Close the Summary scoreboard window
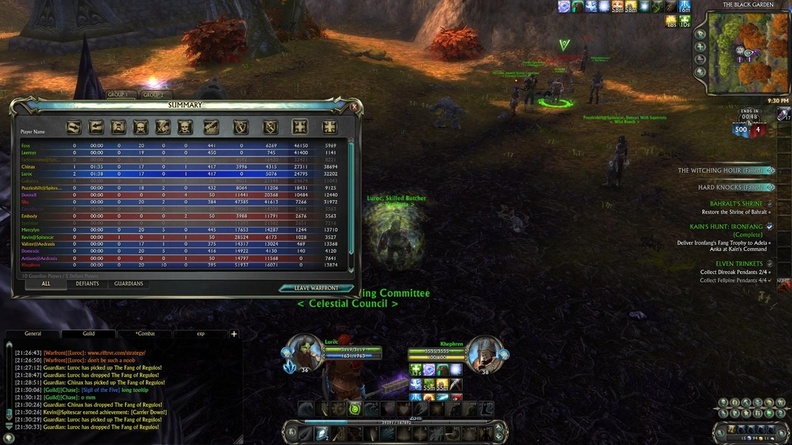 tap(352, 105)
